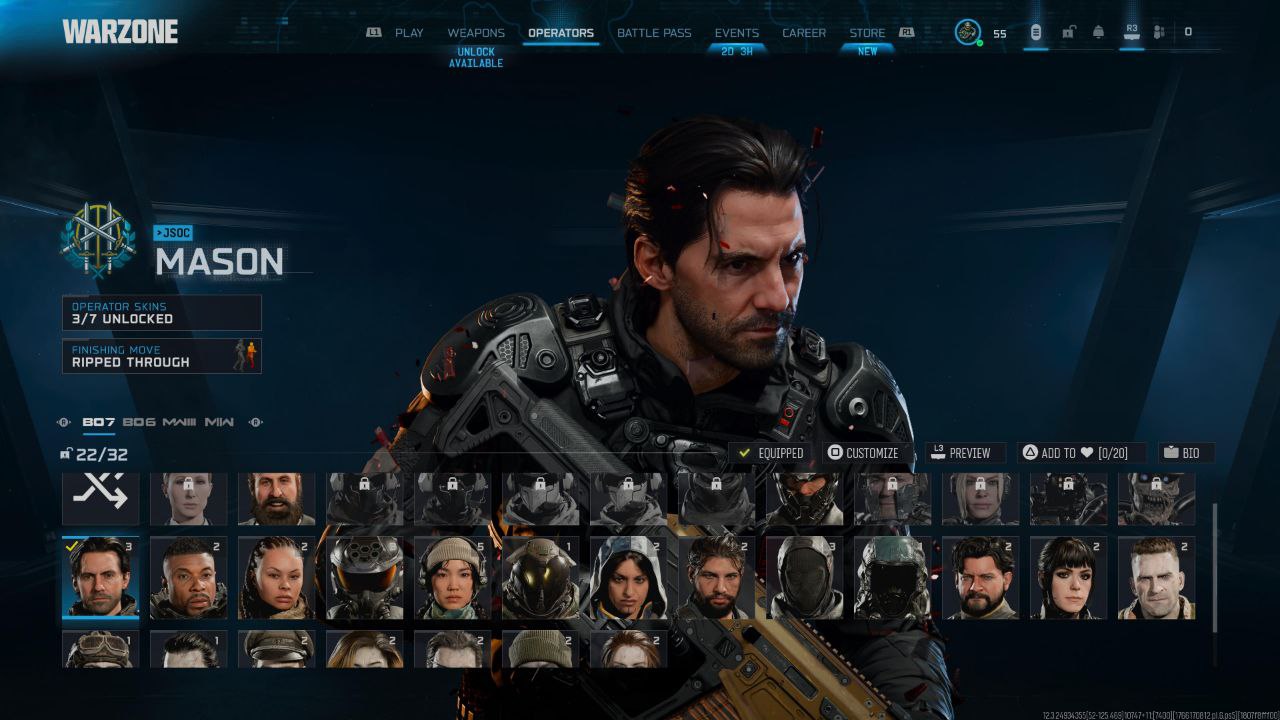Viewport: 1280px width, 720px height.
Task: Visit the Store tab
Action: [867, 33]
